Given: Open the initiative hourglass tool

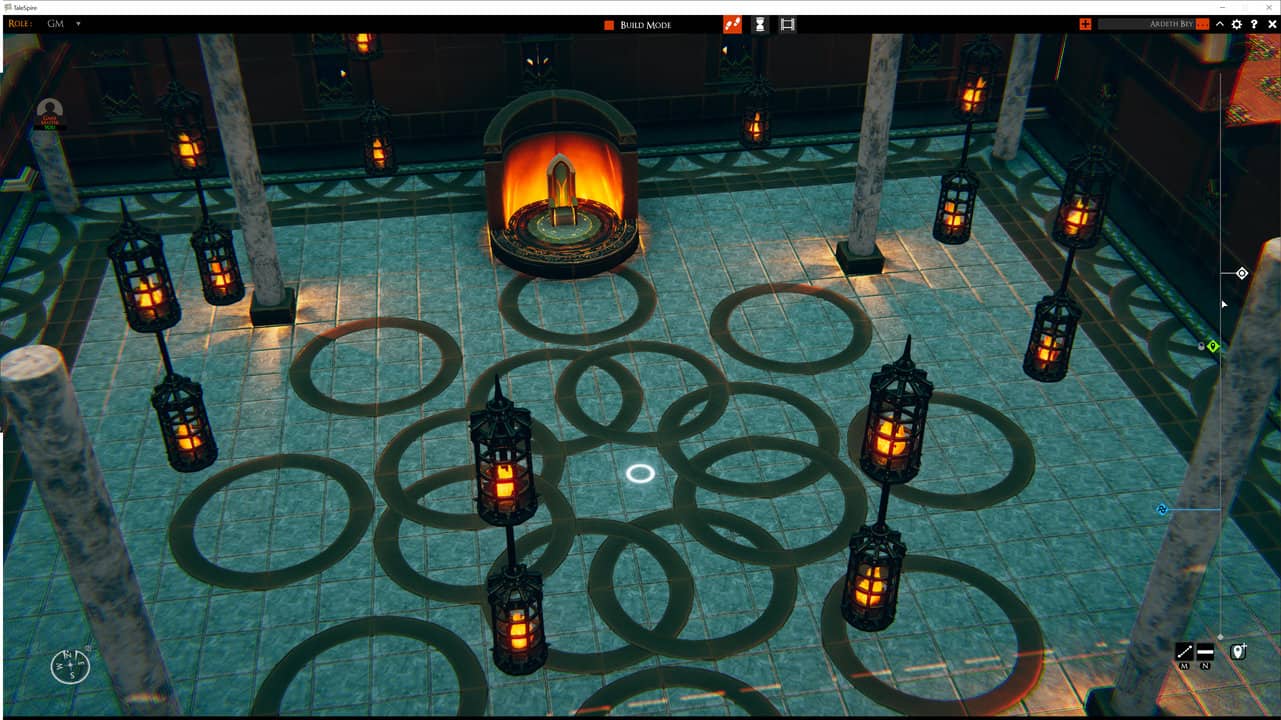Looking at the screenshot, I should [x=759, y=23].
